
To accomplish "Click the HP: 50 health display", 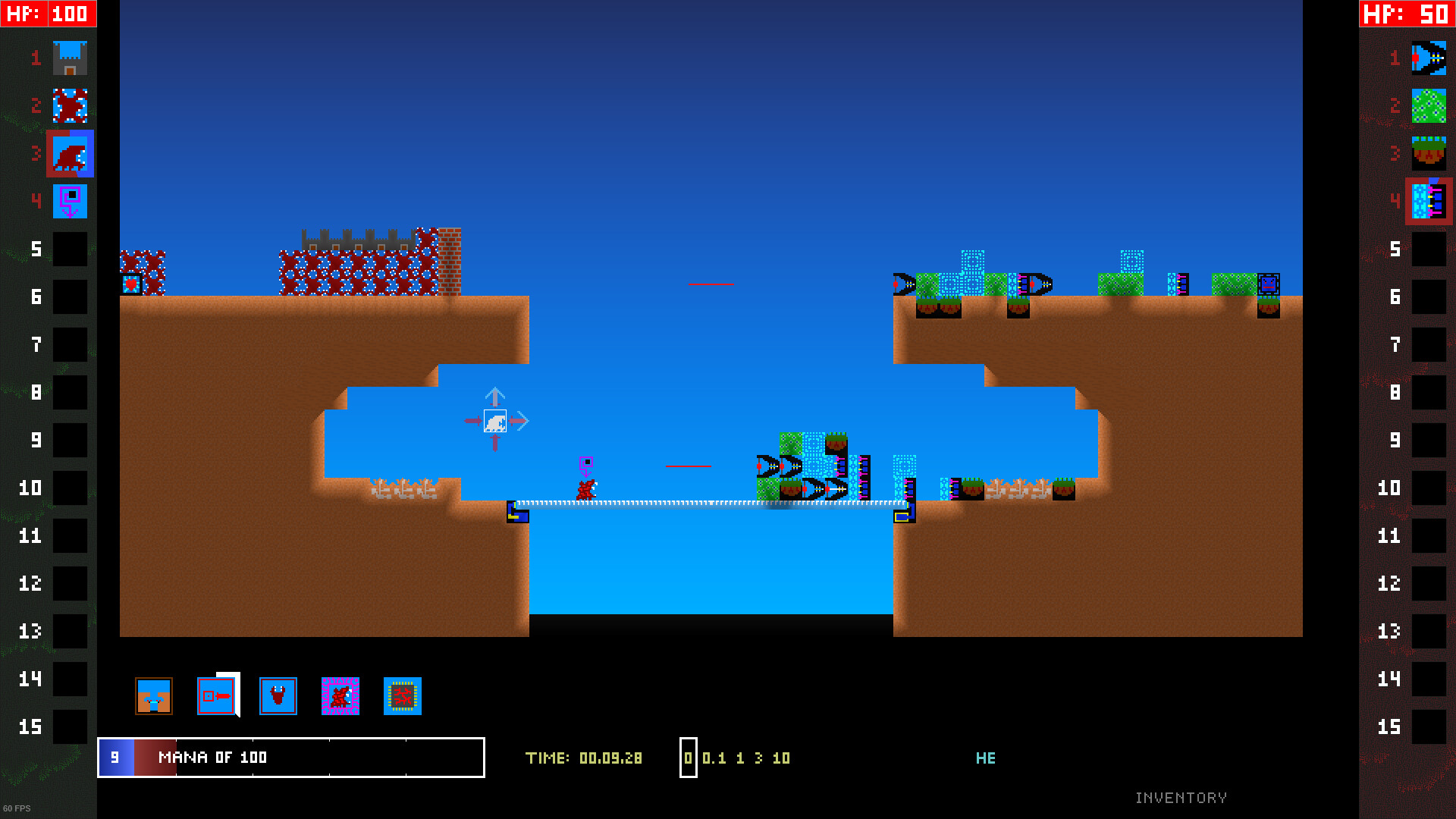I will pyautogui.click(x=1407, y=13).
